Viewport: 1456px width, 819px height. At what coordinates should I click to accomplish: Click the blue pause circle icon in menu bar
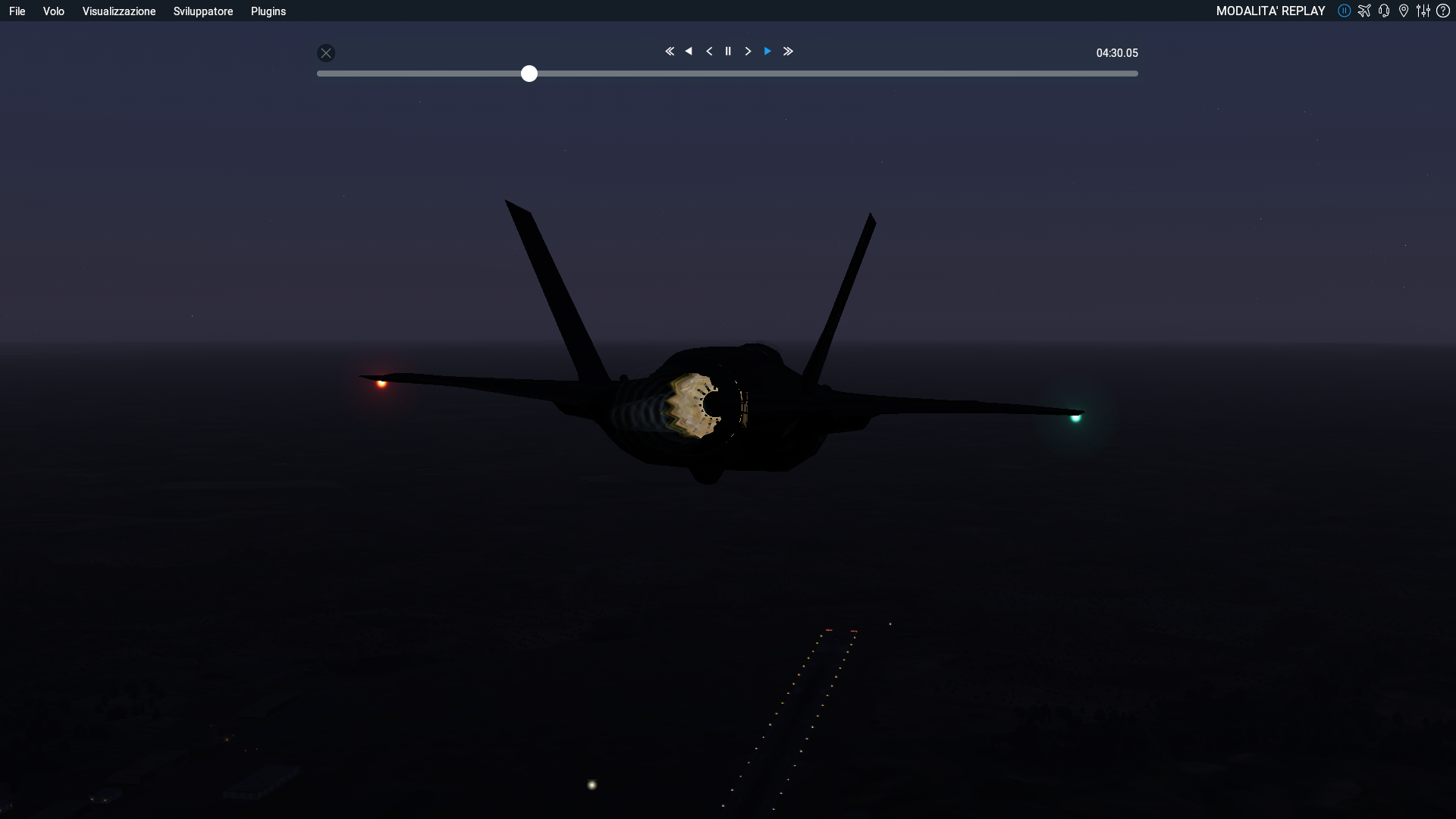tap(1345, 11)
